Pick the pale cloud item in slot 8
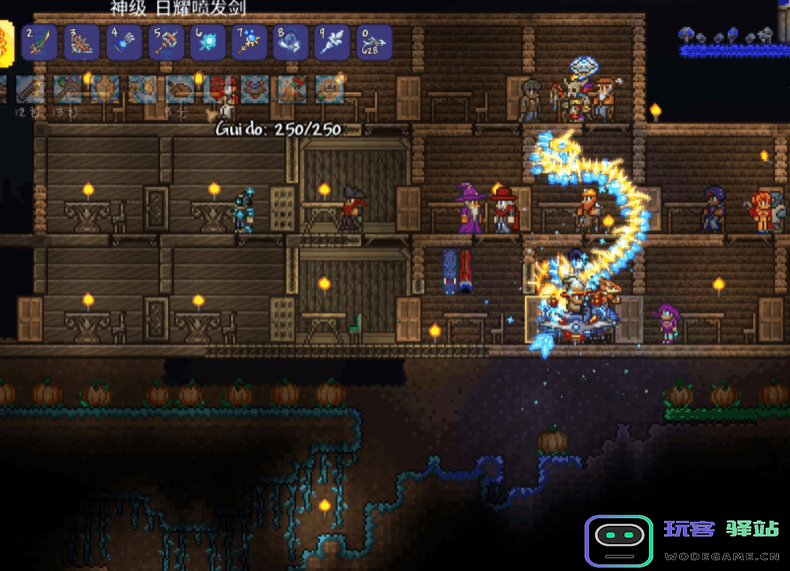The height and width of the screenshot is (571, 790). point(291,42)
